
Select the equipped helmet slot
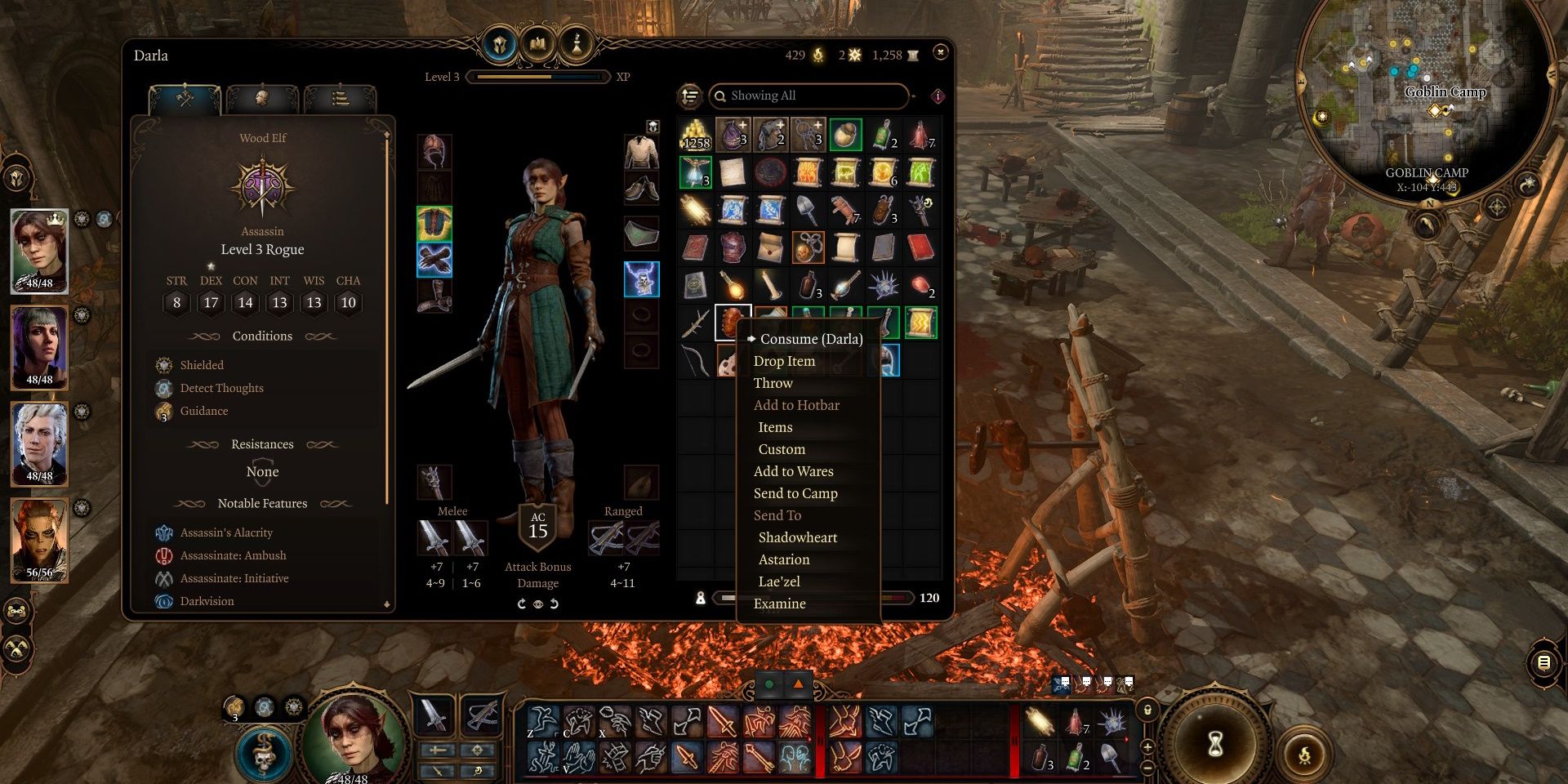pos(434,152)
